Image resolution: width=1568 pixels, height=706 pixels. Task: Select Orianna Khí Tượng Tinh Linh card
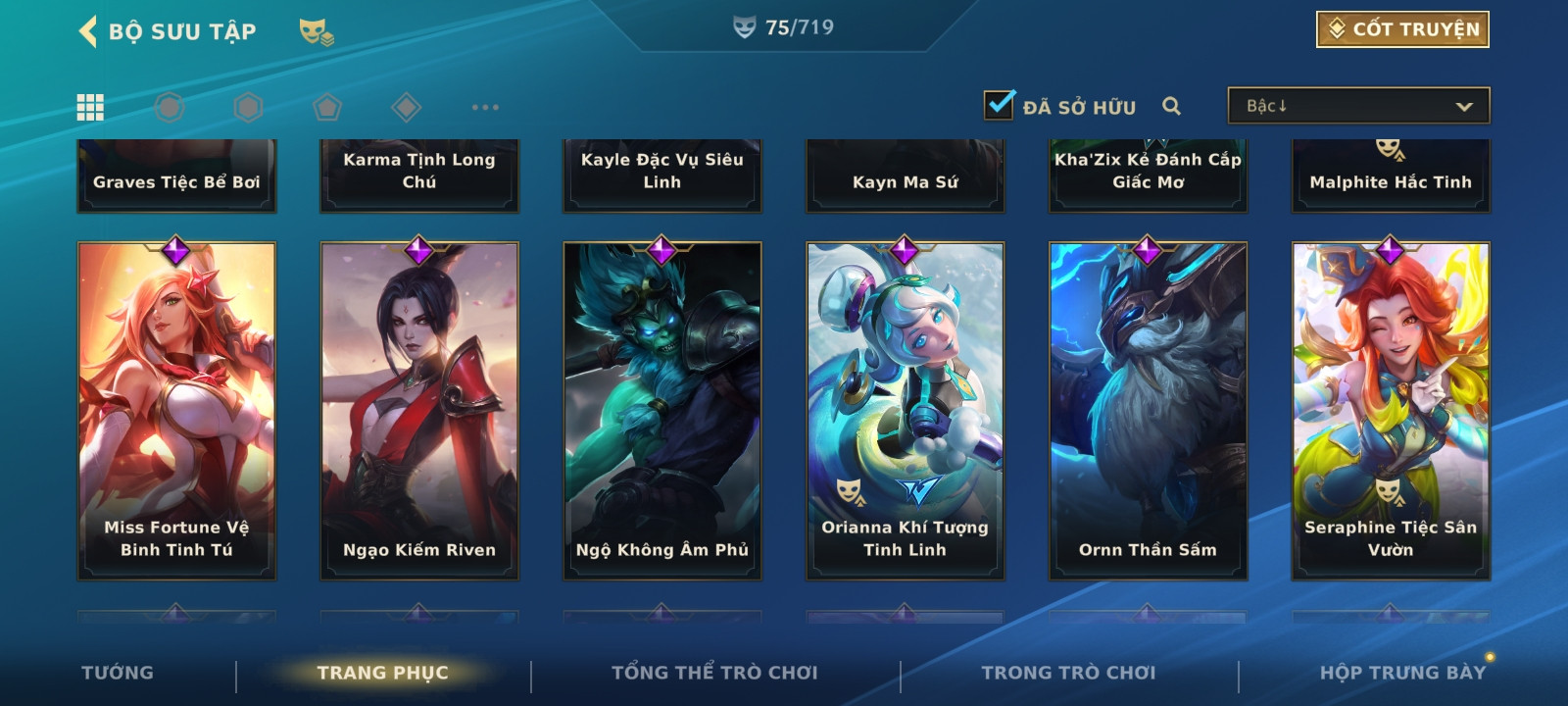tap(906, 410)
